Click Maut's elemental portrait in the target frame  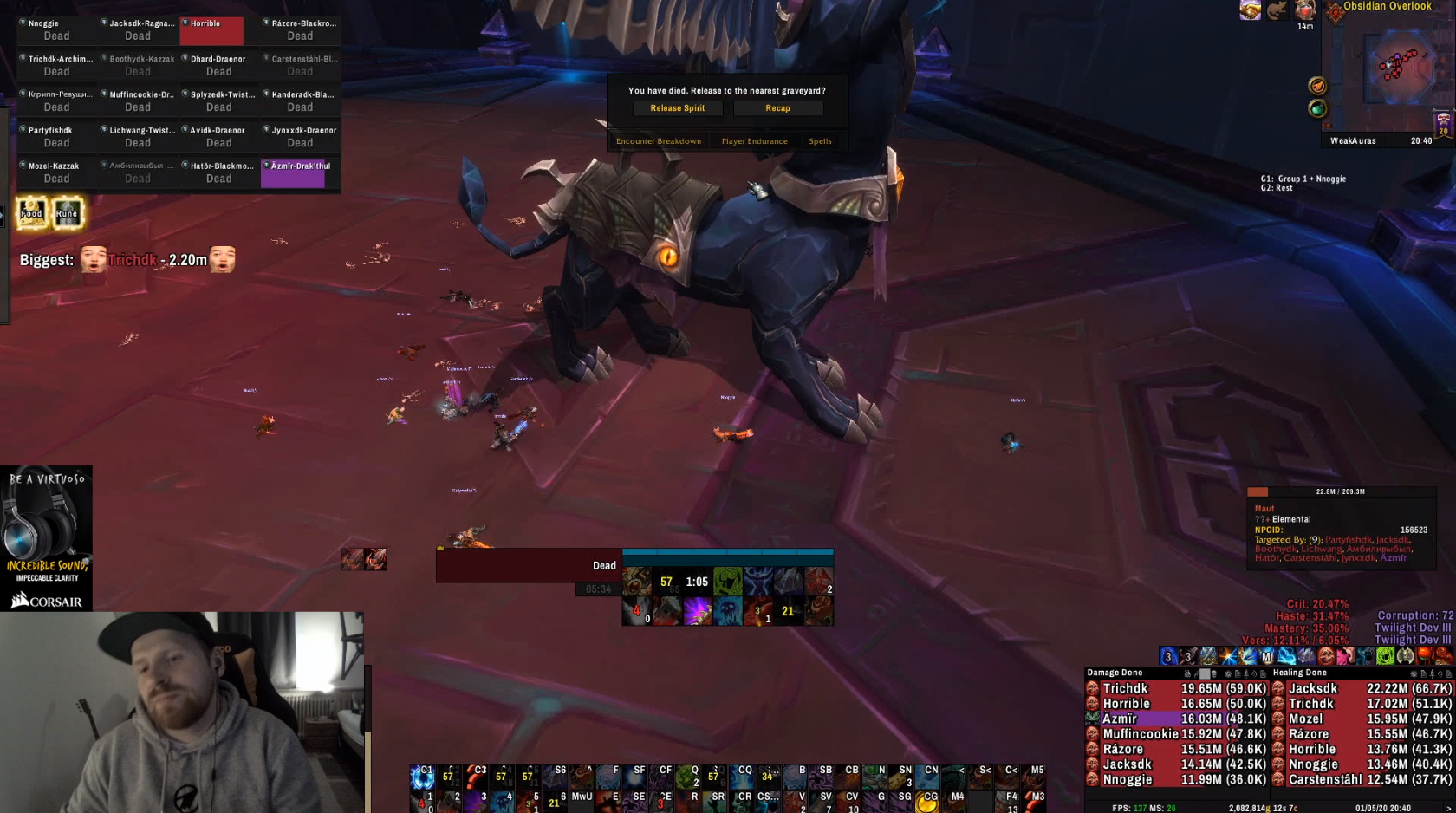1255,491
